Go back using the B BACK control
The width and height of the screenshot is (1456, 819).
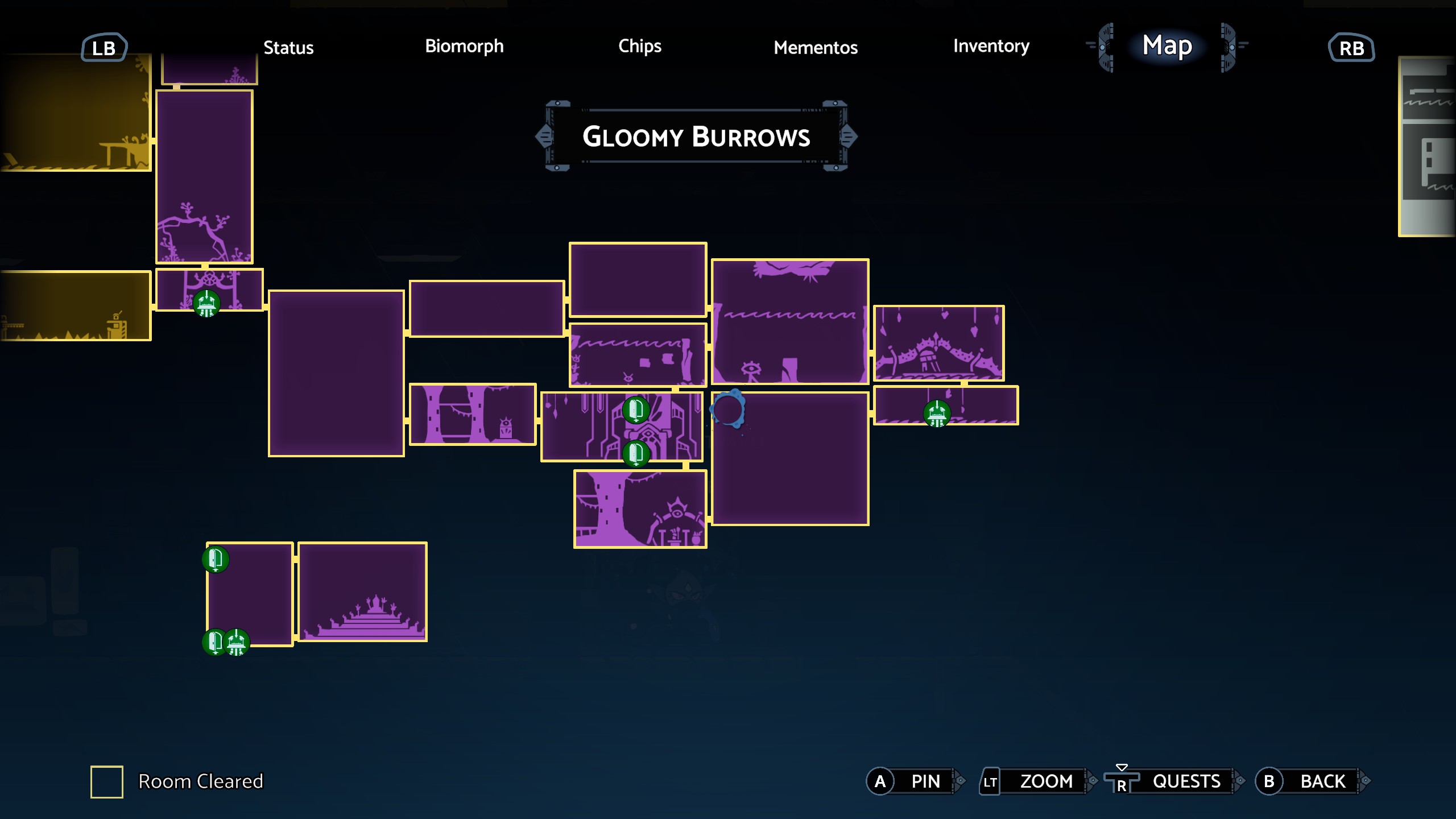point(1308,781)
